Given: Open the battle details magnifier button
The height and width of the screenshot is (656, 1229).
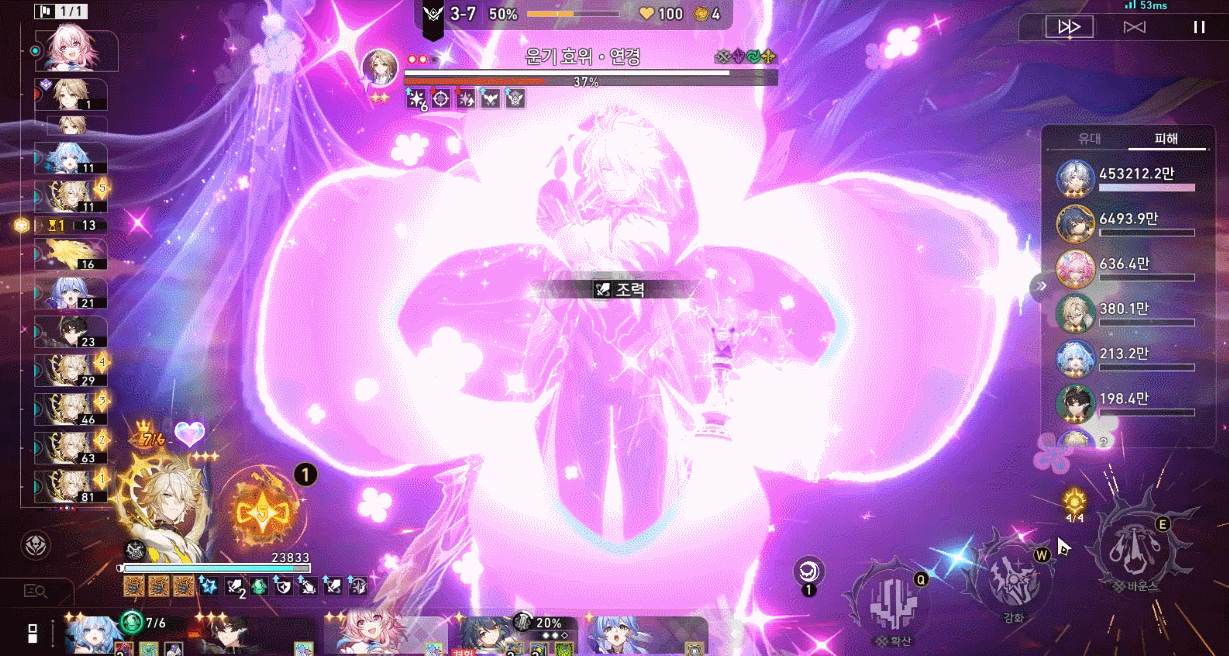Looking at the screenshot, I should click(x=35, y=592).
